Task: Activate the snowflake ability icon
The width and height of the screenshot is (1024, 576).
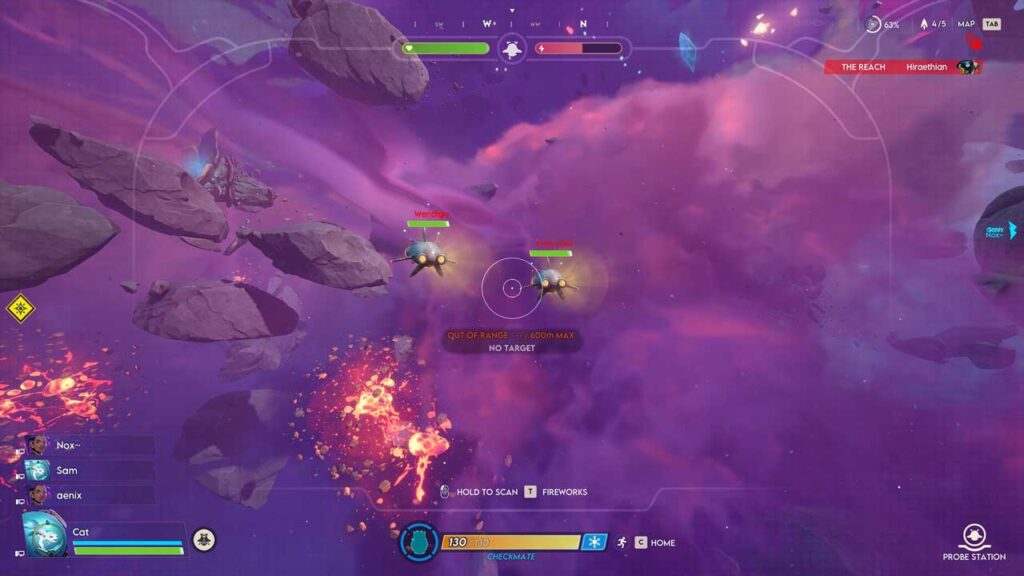Action: point(594,542)
